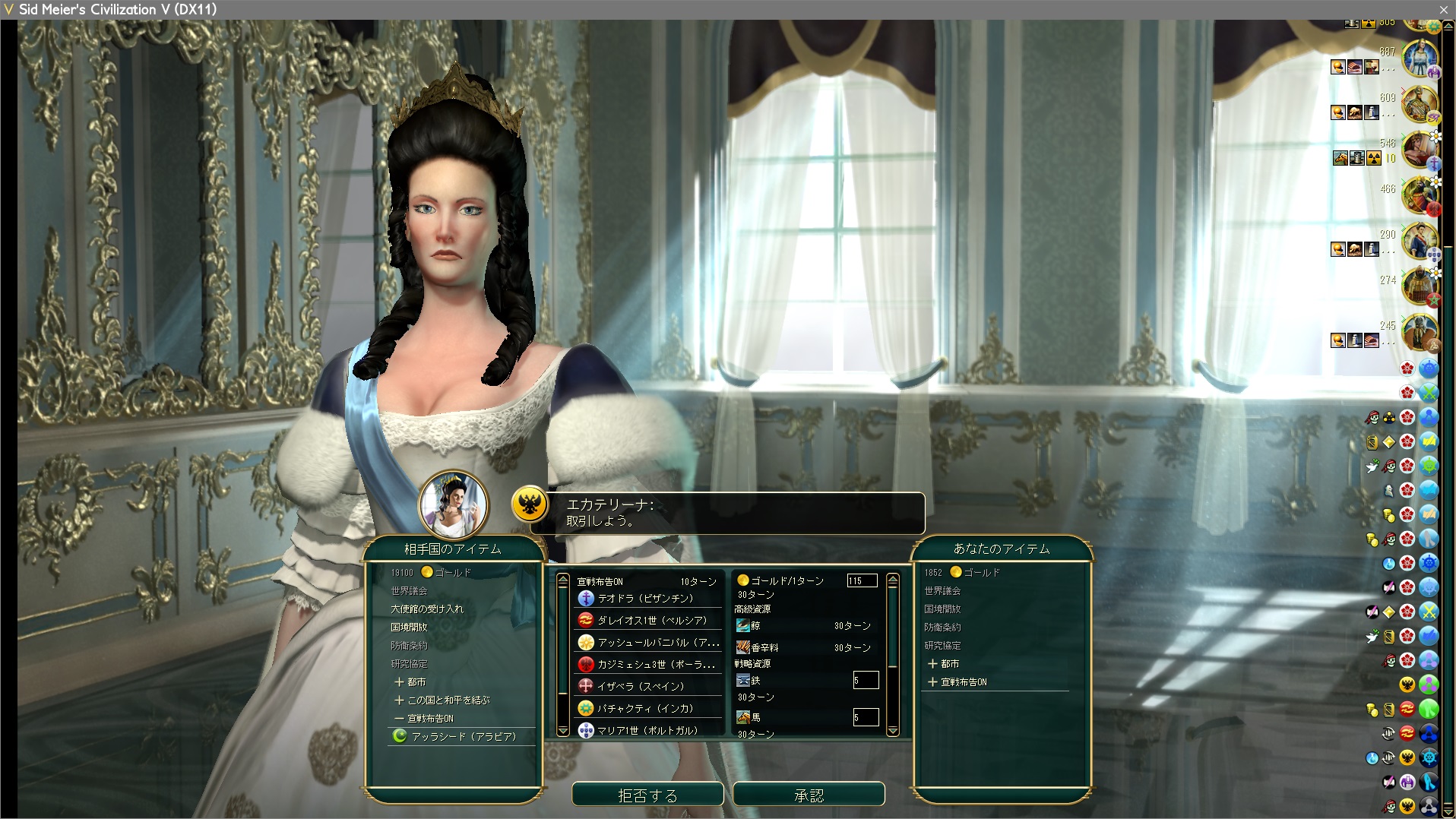The width and height of the screenshot is (1456, 819).
Task: Click the 拒否する refuse button
Action: click(x=647, y=795)
